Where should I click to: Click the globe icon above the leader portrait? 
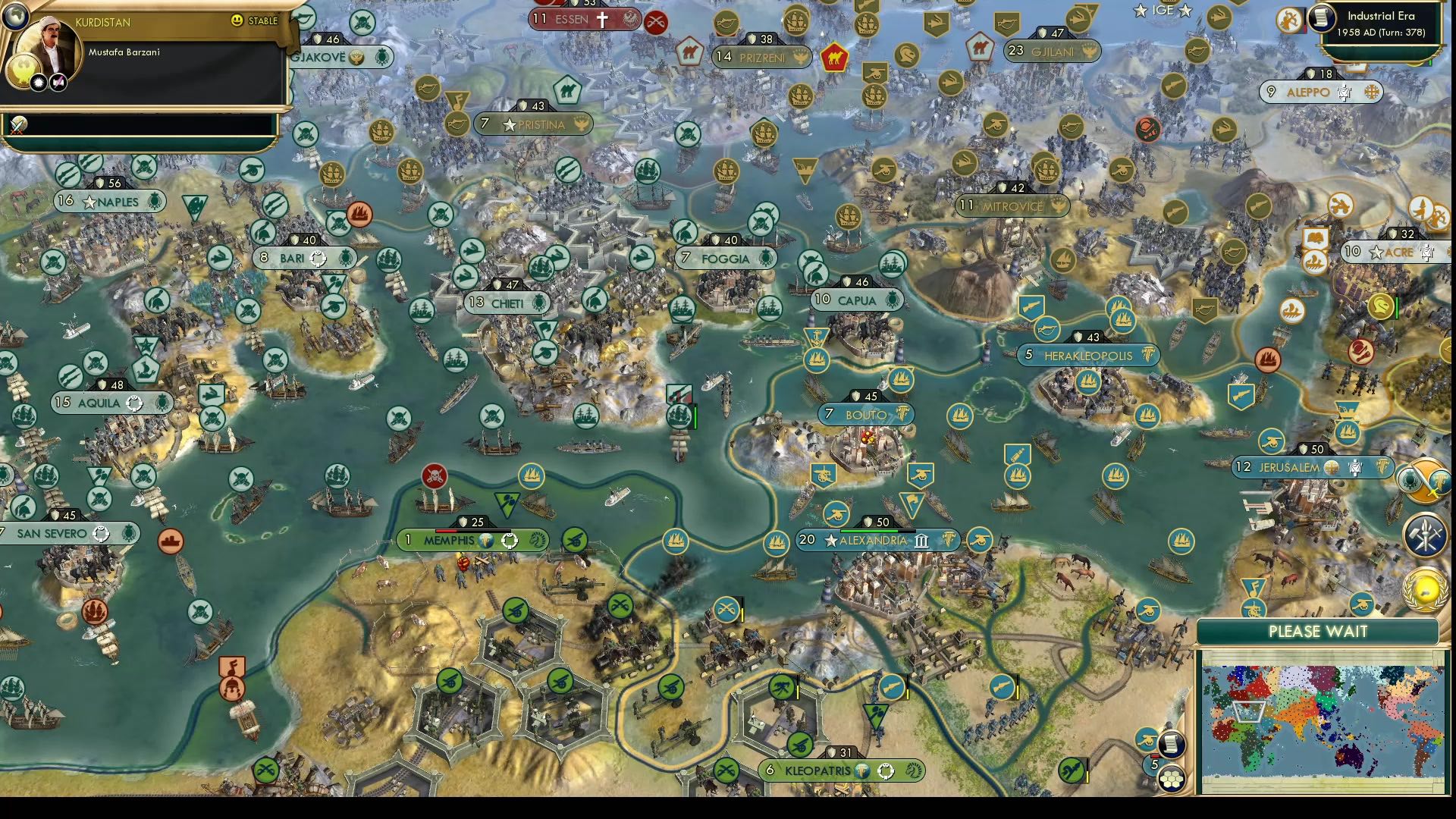pyautogui.click(x=14, y=17)
